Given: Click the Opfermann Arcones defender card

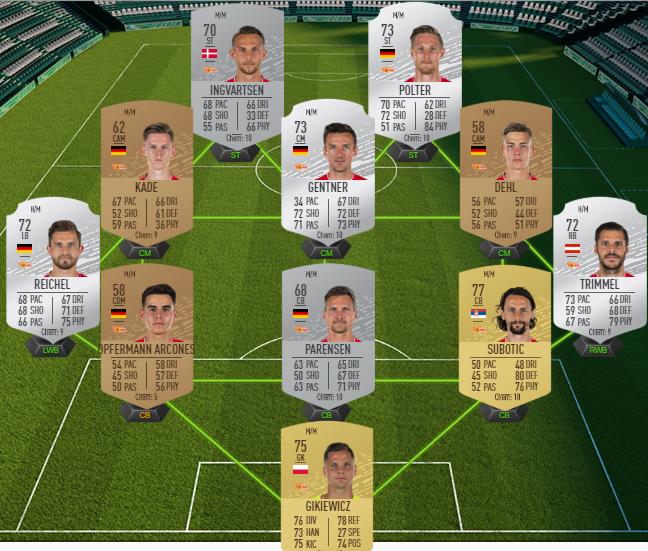Looking at the screenshot, I should (x=146, y=333).
